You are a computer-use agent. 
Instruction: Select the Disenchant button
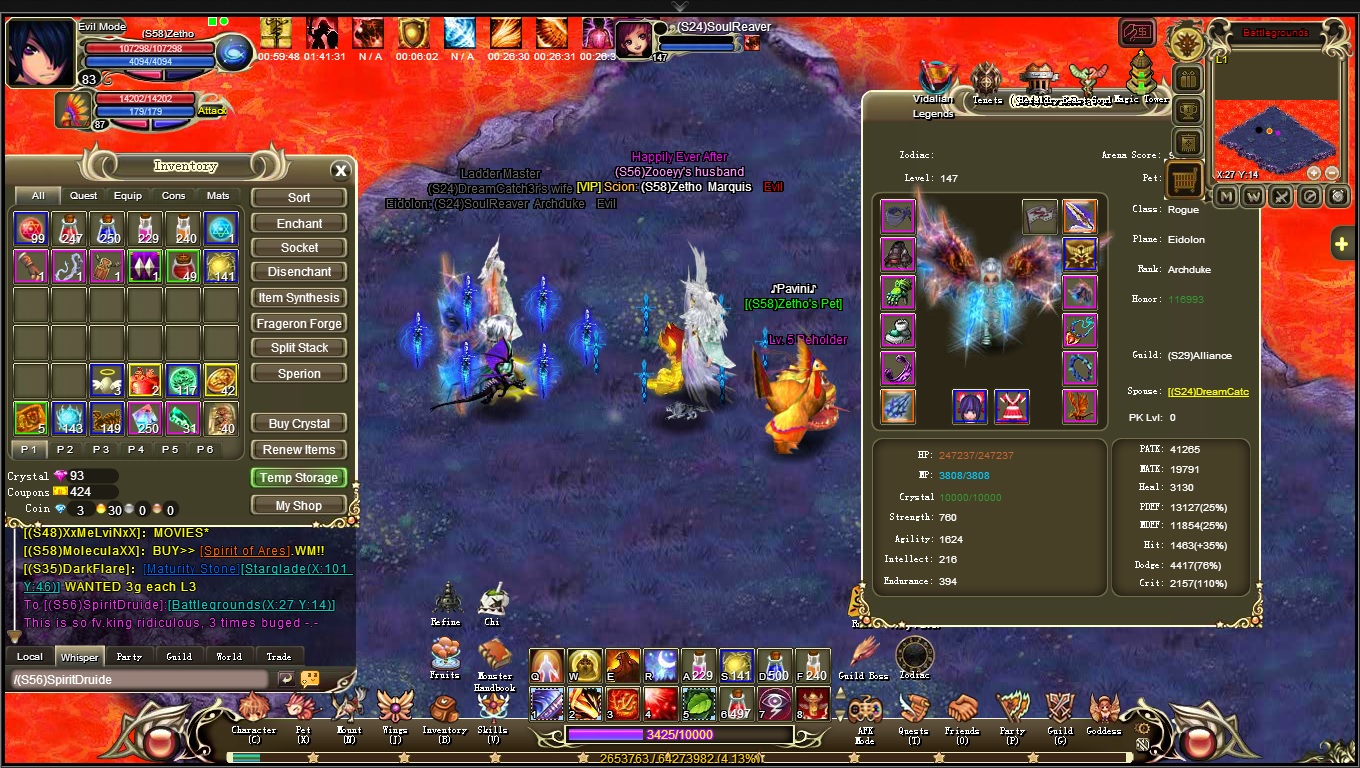[299, 272]
